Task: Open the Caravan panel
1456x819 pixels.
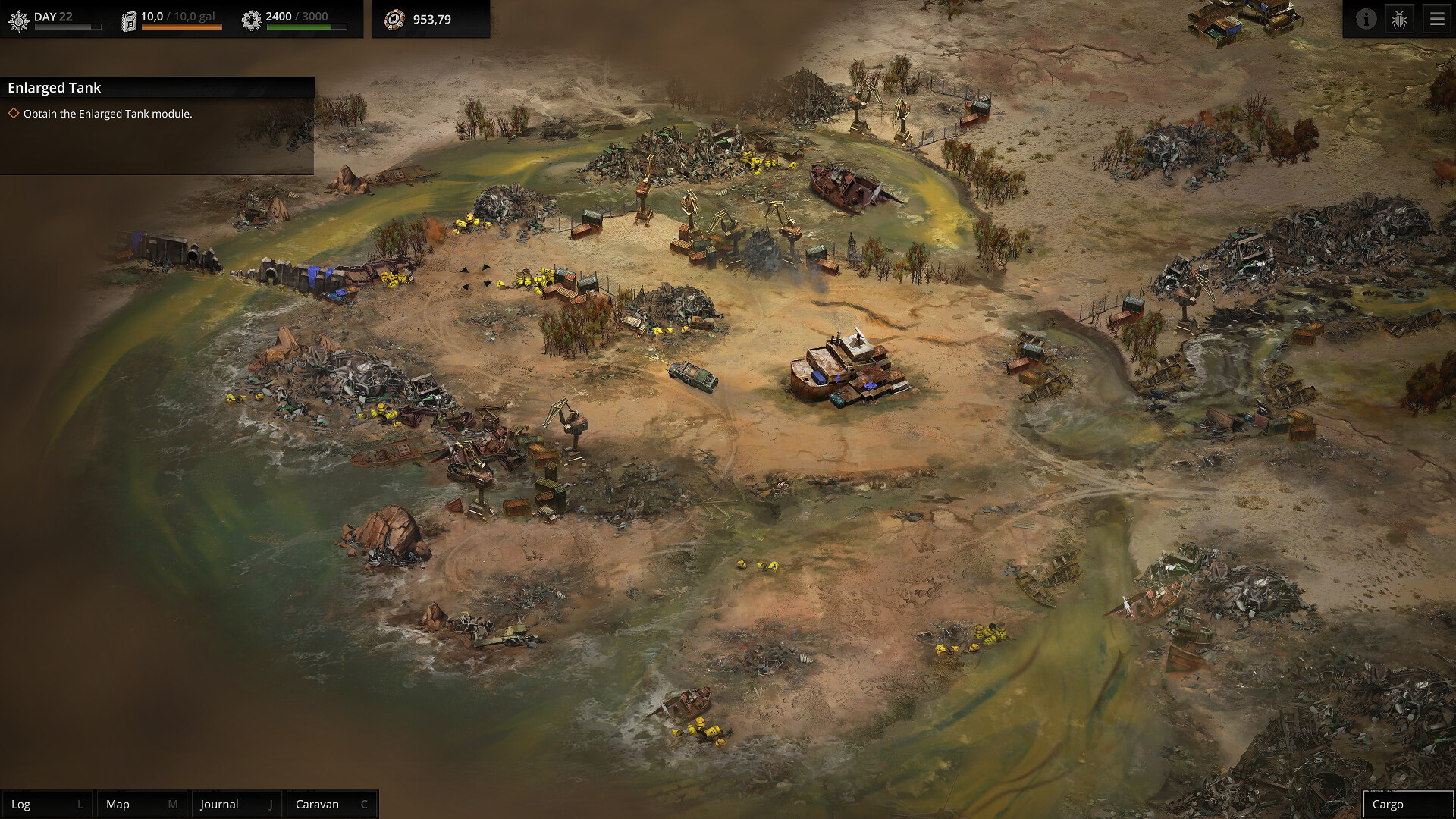Action: [x=331, y=804]
